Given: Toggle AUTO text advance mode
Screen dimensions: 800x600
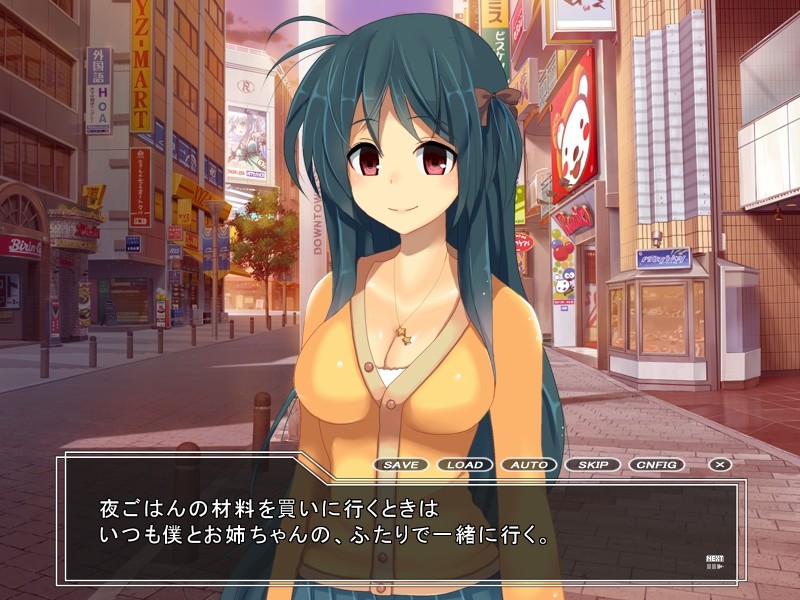Looking at the screenshot, I should [529, 465].
